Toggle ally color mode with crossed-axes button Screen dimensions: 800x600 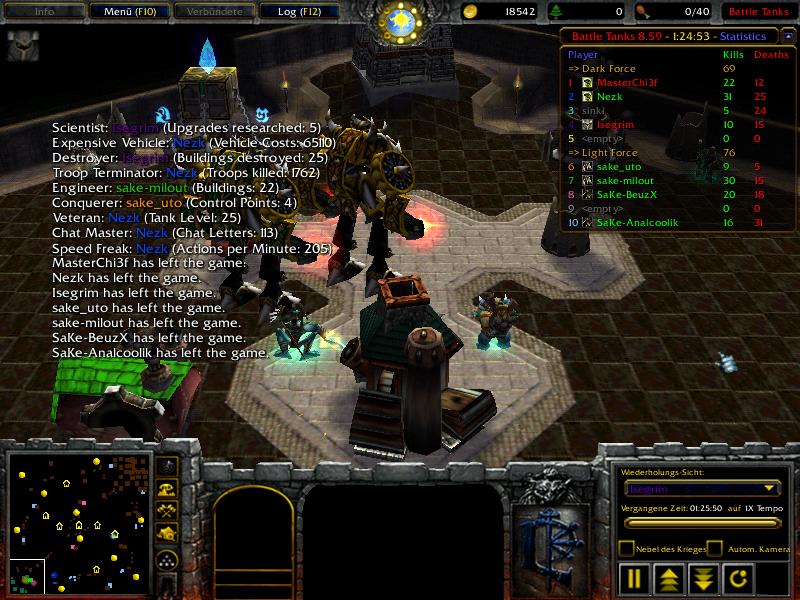point(168,513)
